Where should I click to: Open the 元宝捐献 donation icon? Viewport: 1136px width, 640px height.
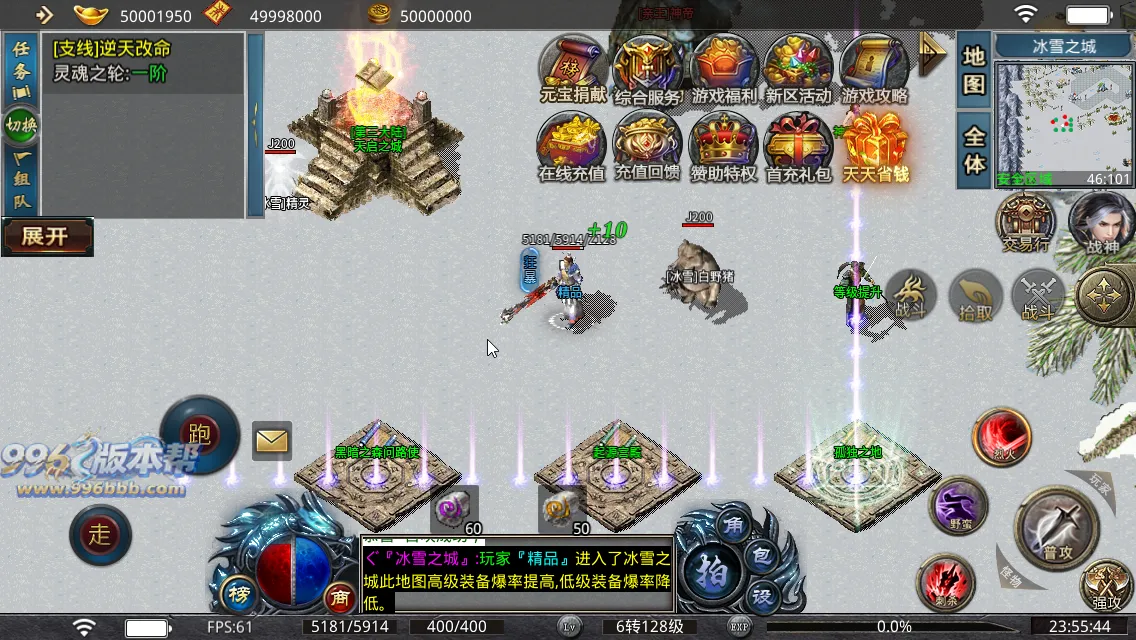pos(573,70)
